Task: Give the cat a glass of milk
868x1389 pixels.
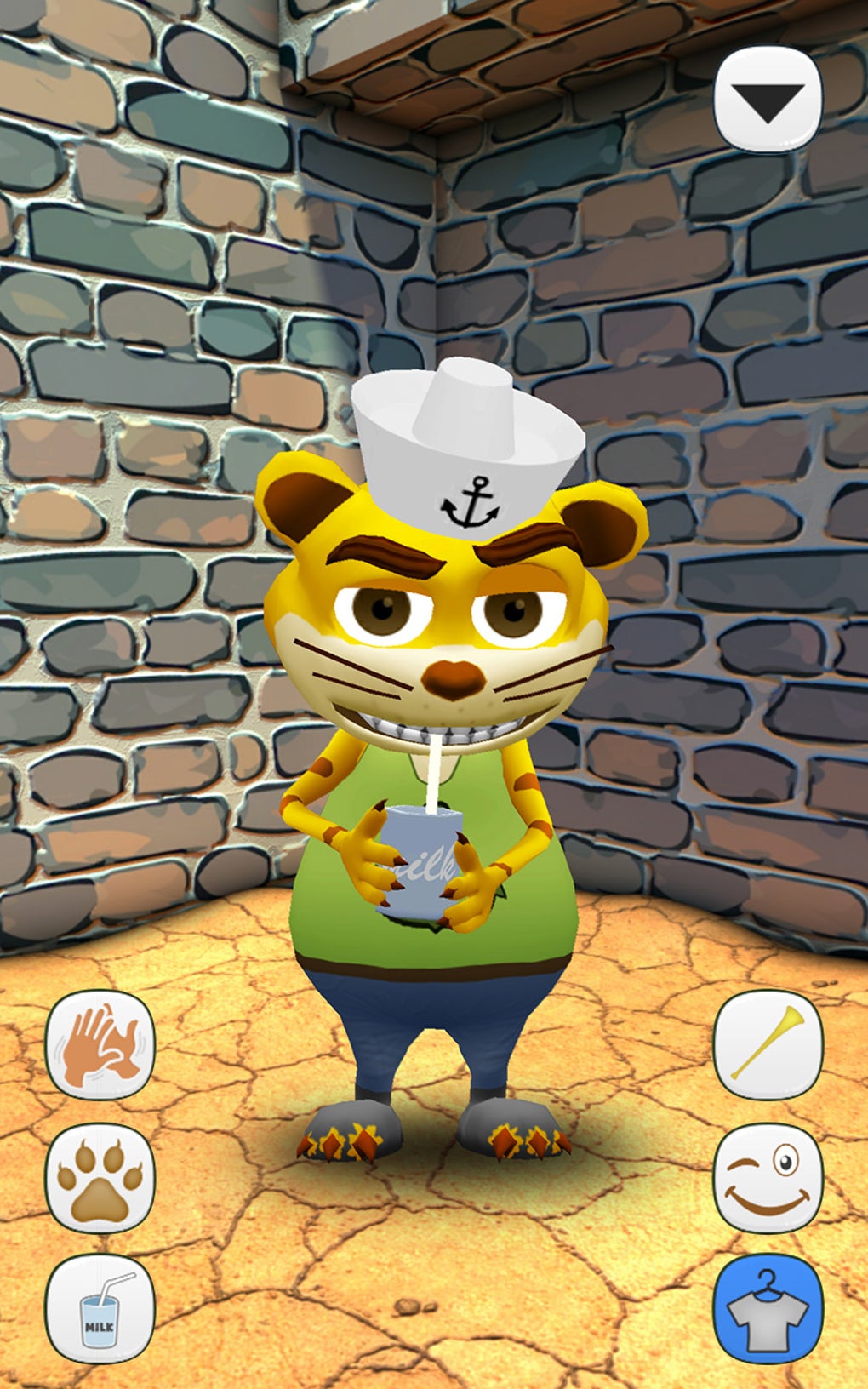Action: pos(100,1309)
